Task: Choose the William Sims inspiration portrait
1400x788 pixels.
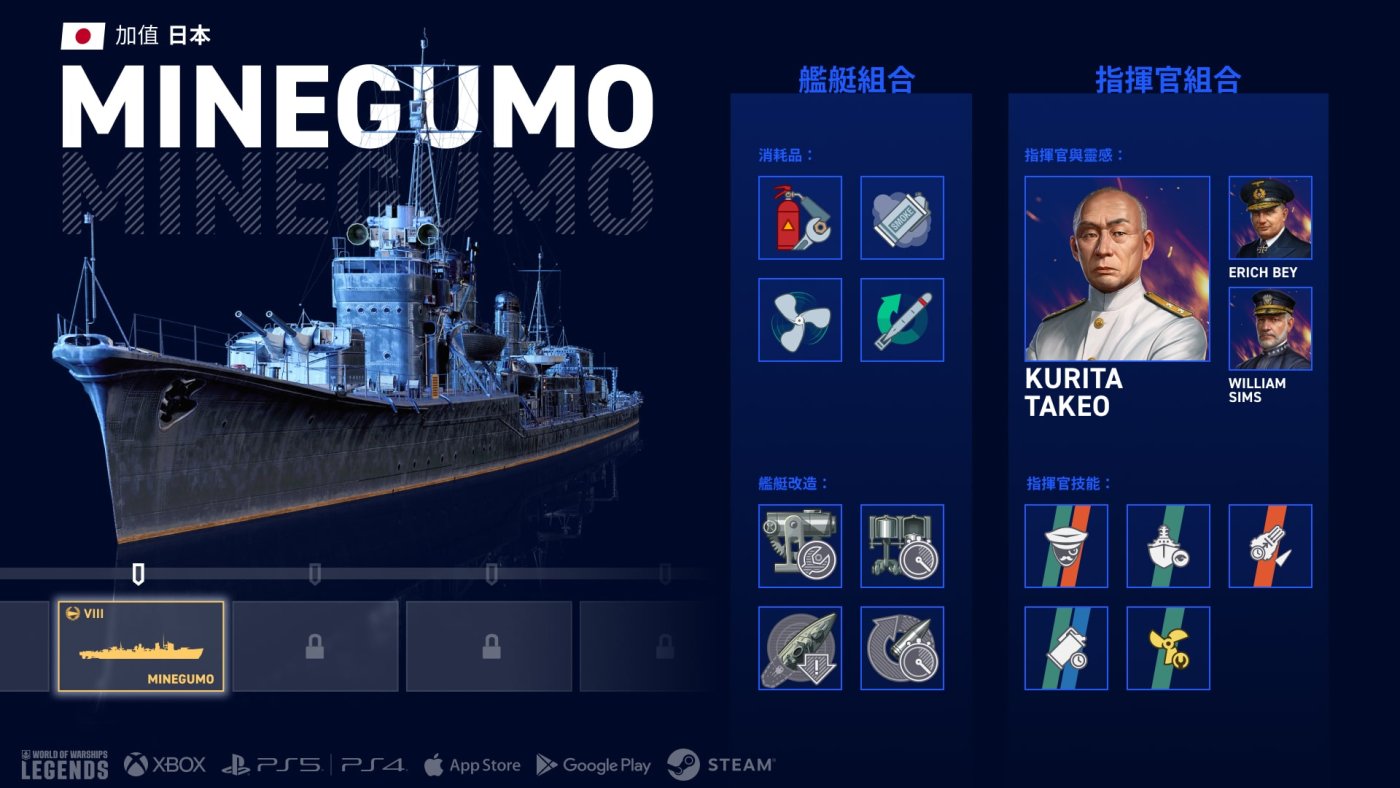Action: [1270, 329]
